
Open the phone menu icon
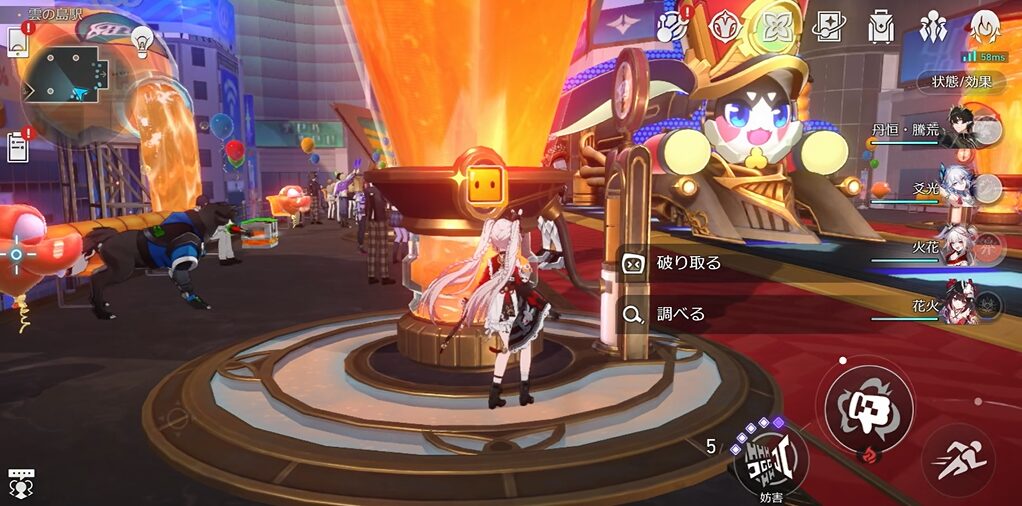(x=18, y=42)
